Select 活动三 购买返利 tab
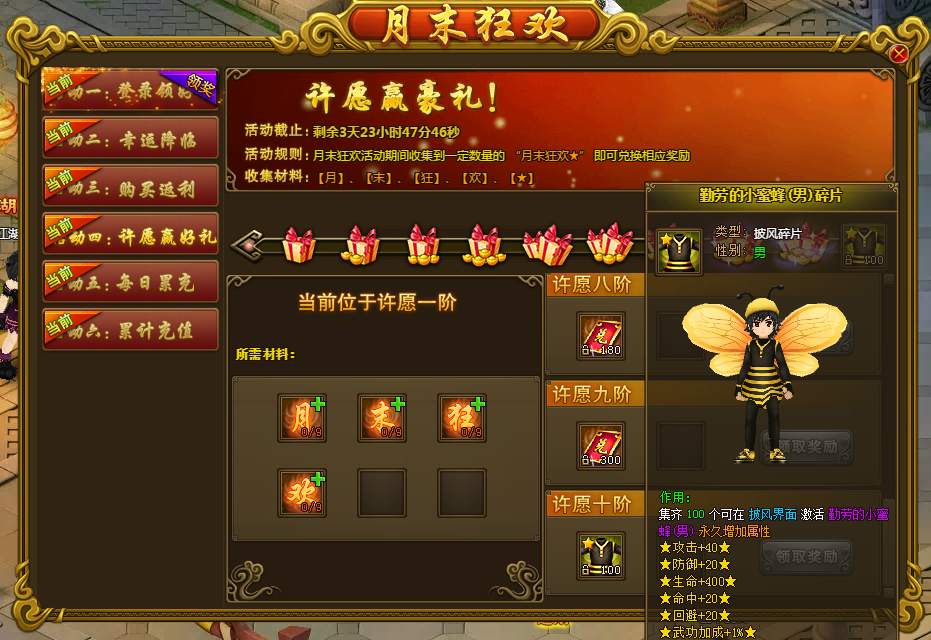Image resolution: width=931 pixels, height=640 pixels. [x=130, y=185]
